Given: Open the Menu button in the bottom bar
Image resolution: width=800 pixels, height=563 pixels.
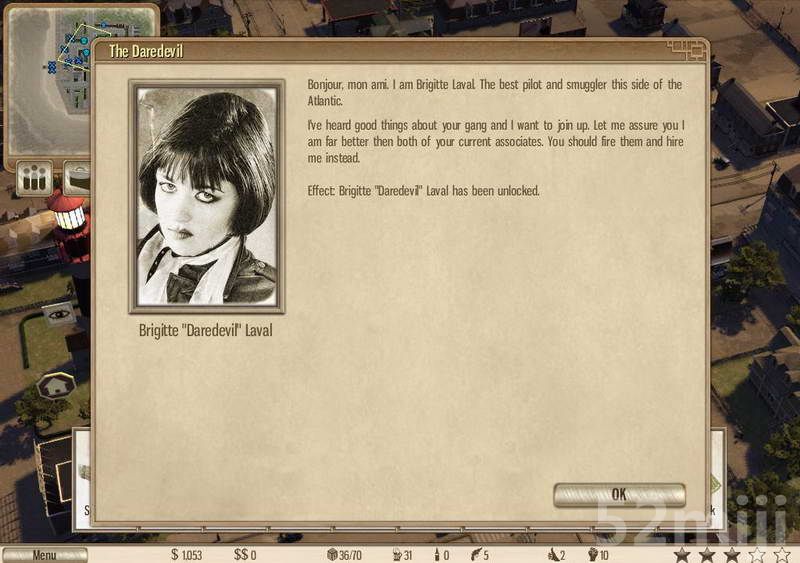Looking at the screenshot, I should tap(44, 555).
